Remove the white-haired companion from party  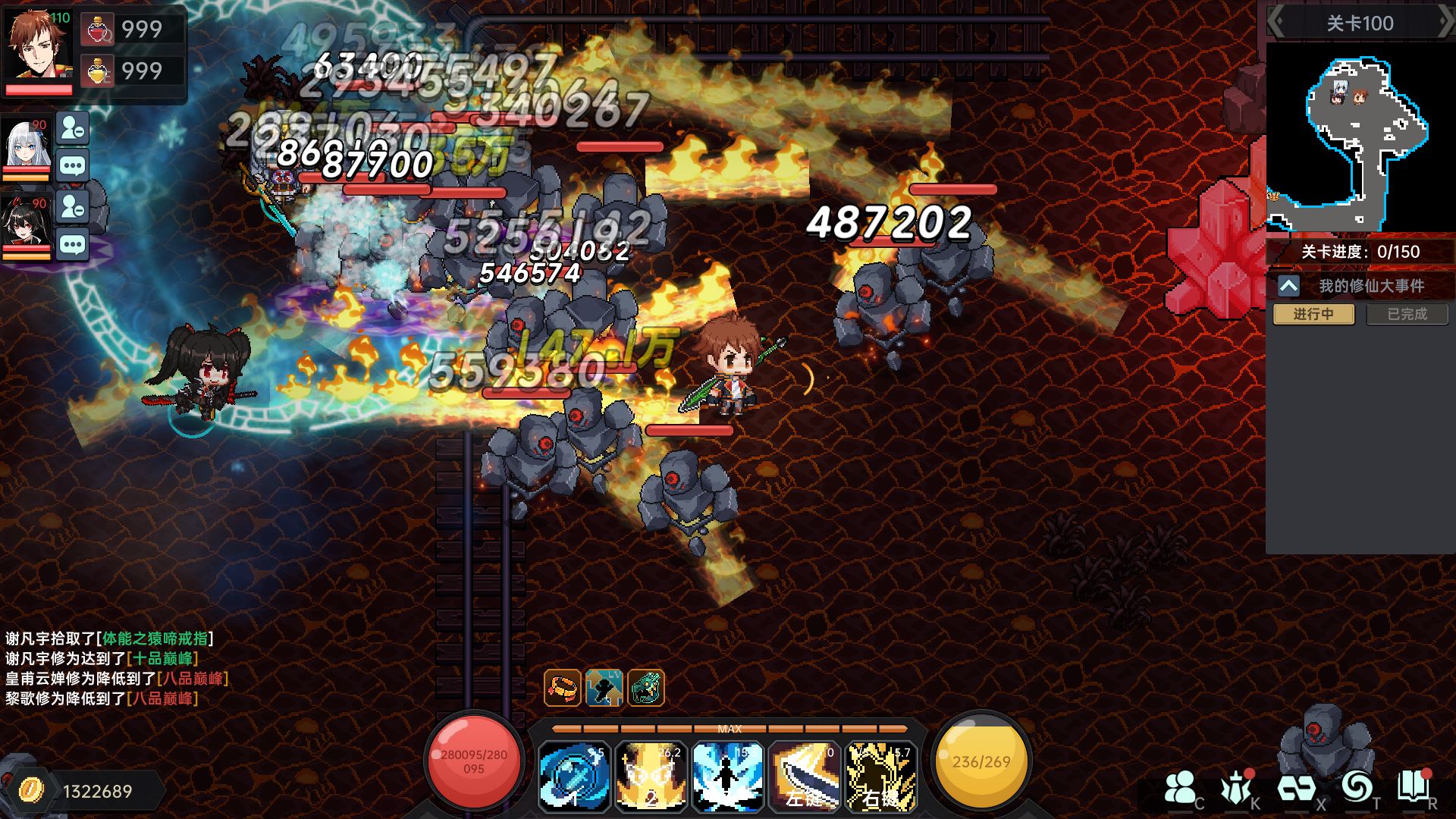click(73, 129)
